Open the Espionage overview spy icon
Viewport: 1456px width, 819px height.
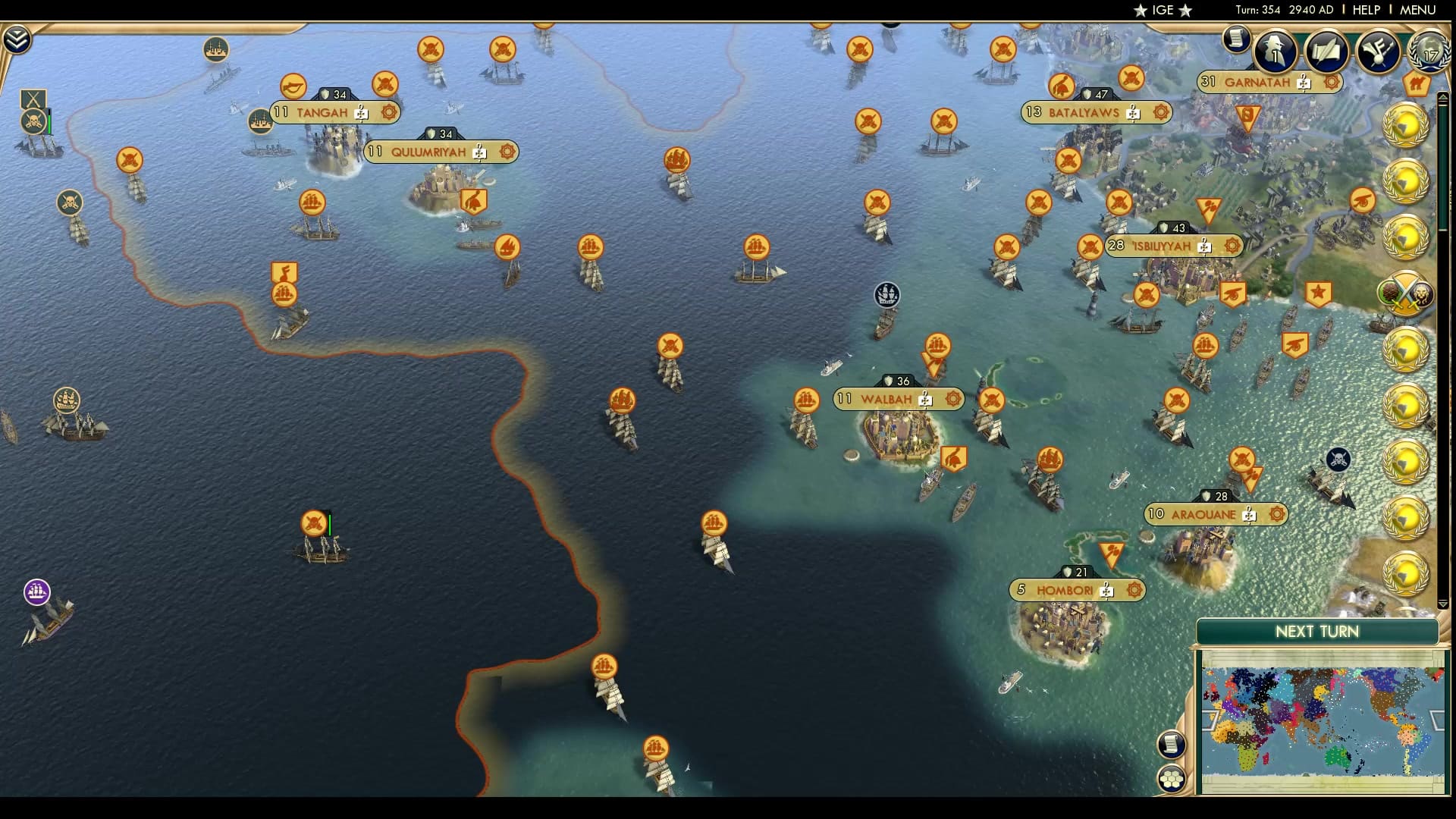pos(1274,52)
